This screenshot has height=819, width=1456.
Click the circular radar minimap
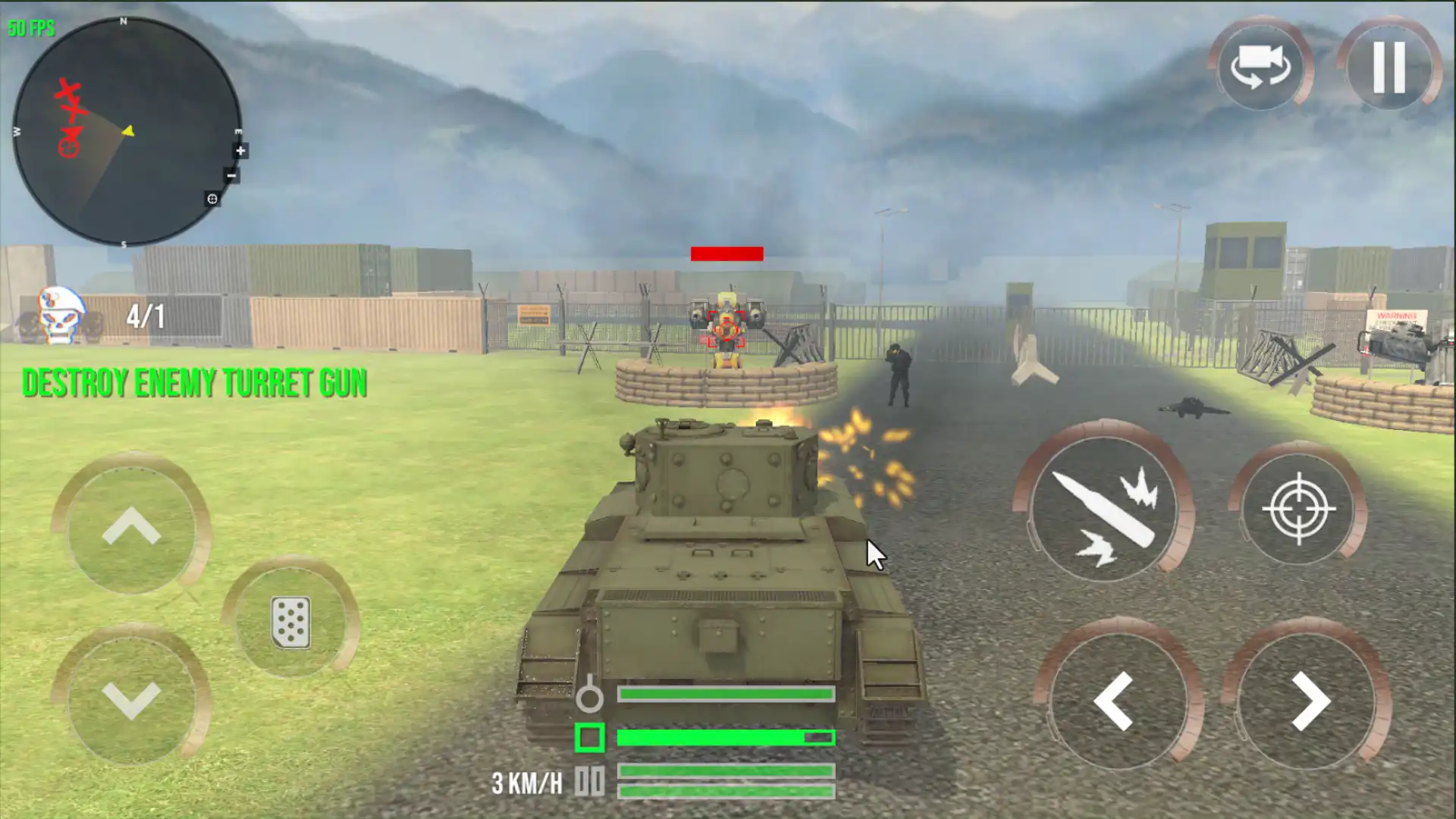pos(125,131)
